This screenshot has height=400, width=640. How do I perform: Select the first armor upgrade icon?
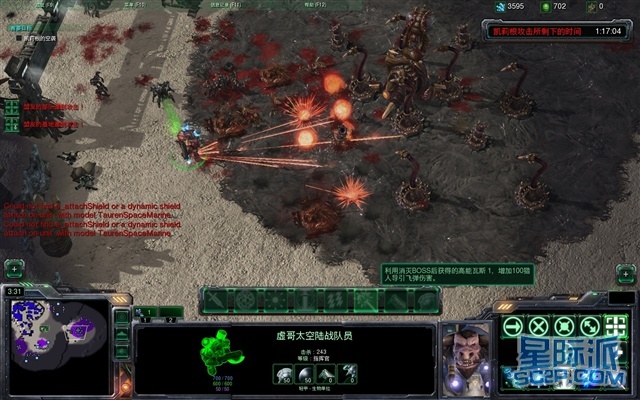click(283, 373)
